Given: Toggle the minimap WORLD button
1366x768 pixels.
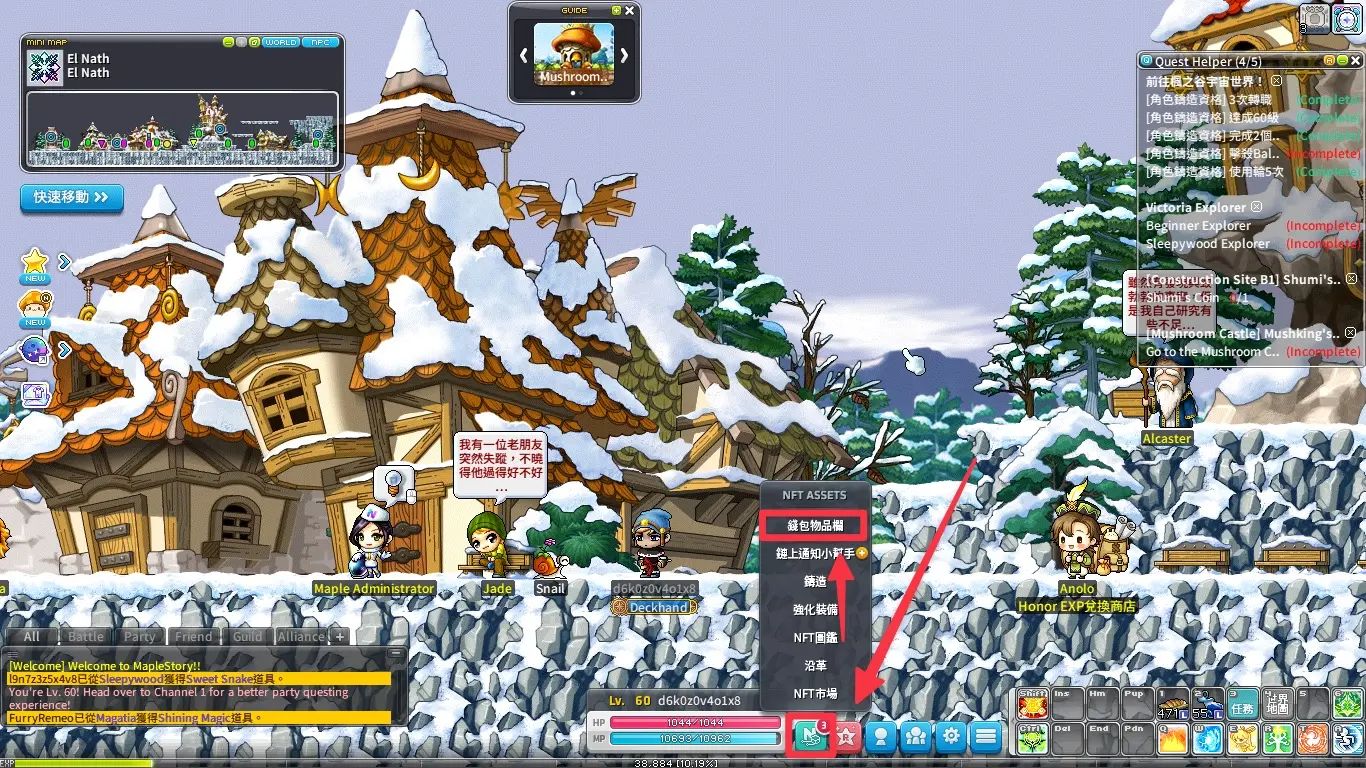Looking at the screenshot, I should coord(280,42).
